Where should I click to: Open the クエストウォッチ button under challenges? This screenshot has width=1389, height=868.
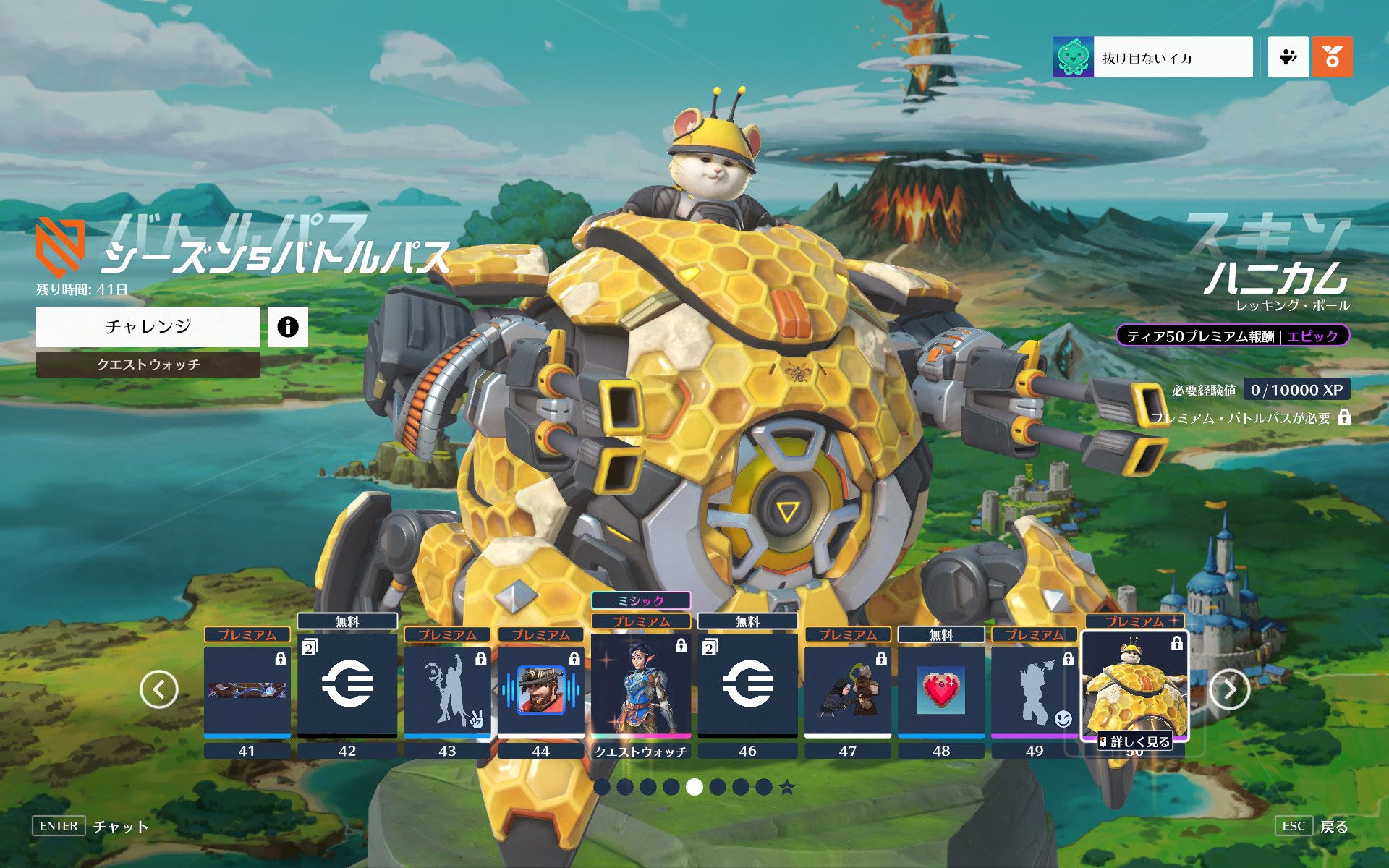[x=148, y=365]
